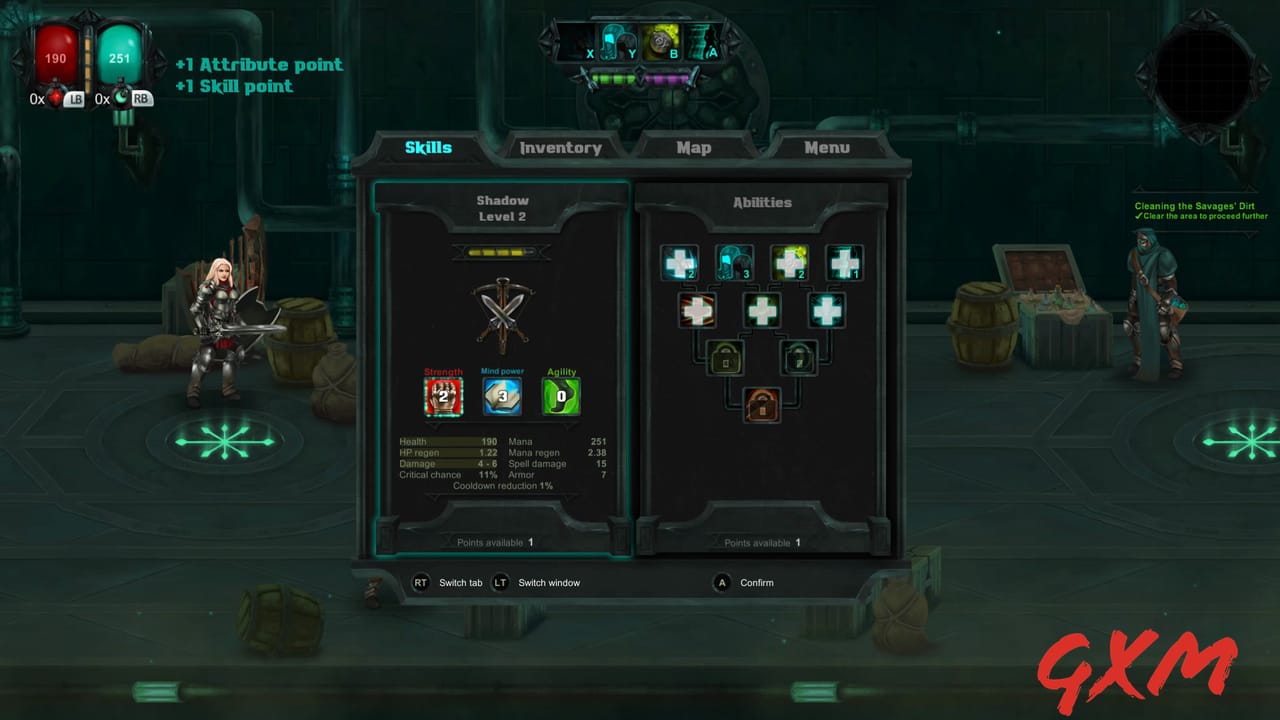The height and width of the screenshot is (720, 1280).
Task: Select the Strength attribute icon
Action: (443, 396)
